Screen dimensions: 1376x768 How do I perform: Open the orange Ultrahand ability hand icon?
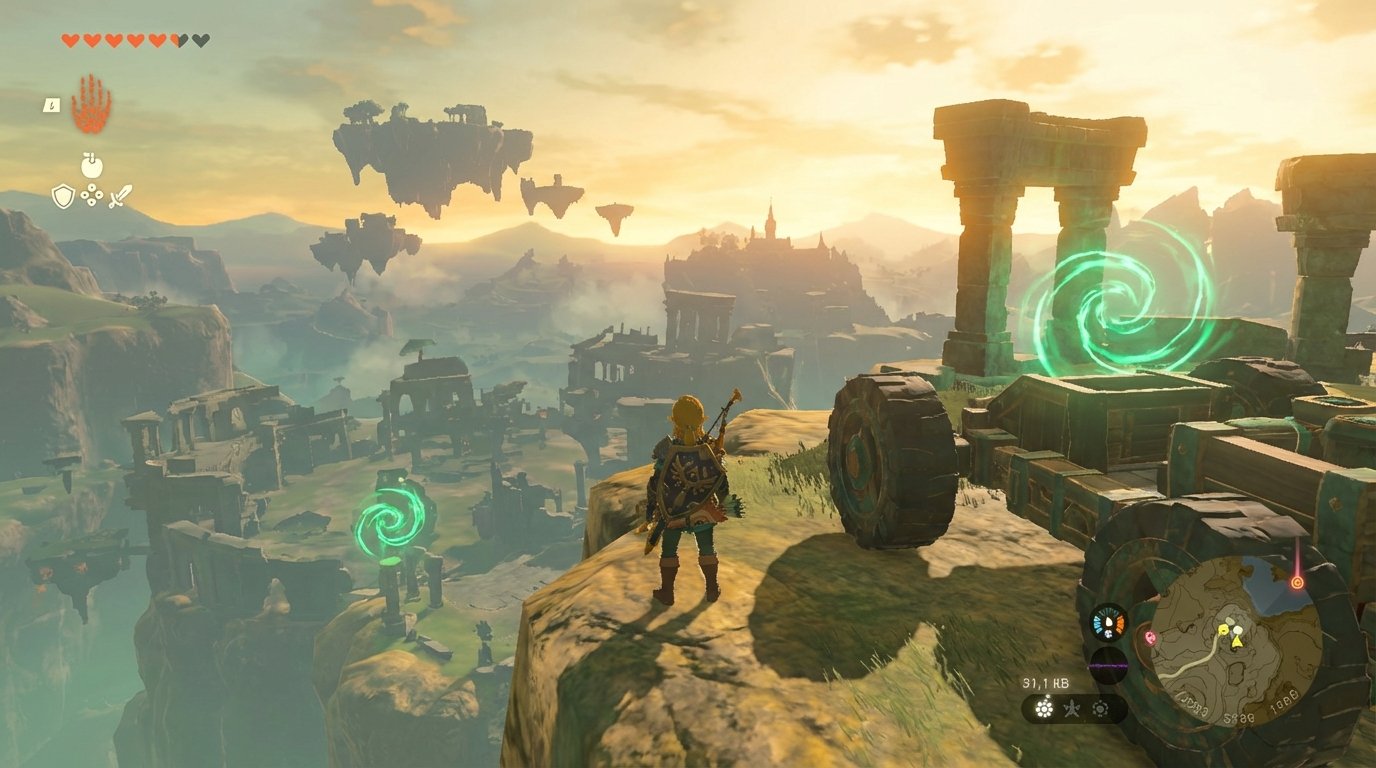pos(90,110)
